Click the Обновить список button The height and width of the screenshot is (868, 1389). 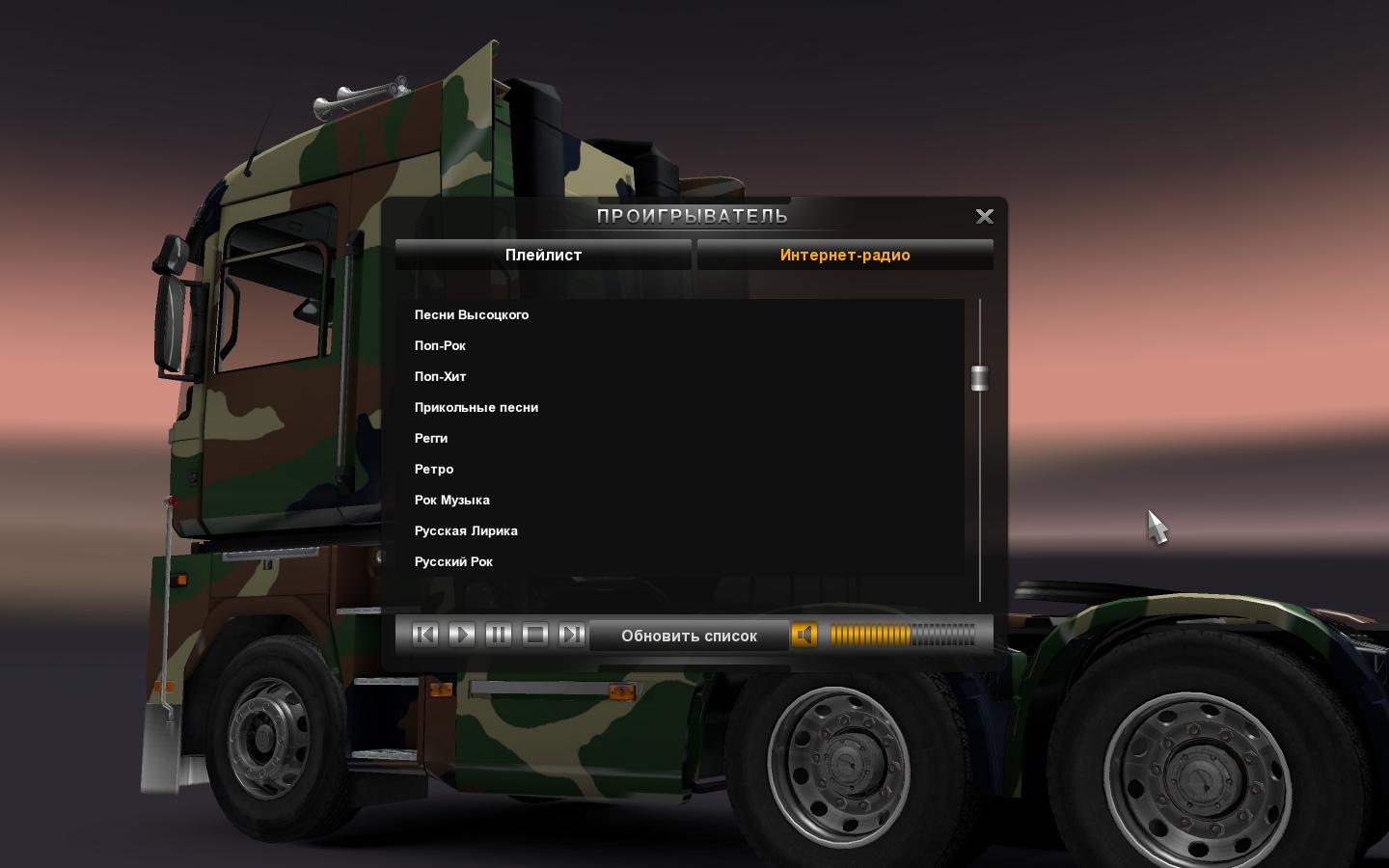689,636
